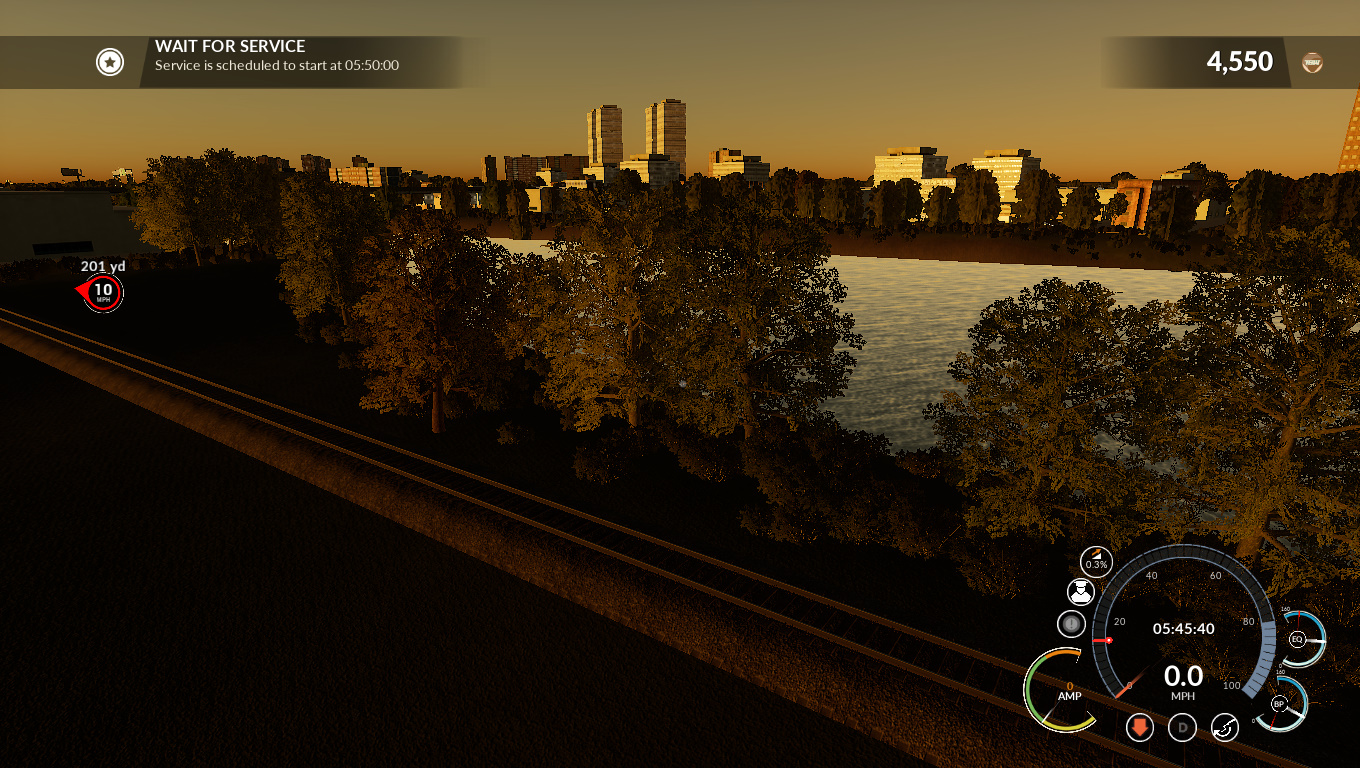1360x768 pixels.
Task: Click the orange down-arrow indicator
Action: coord(1140,727)
